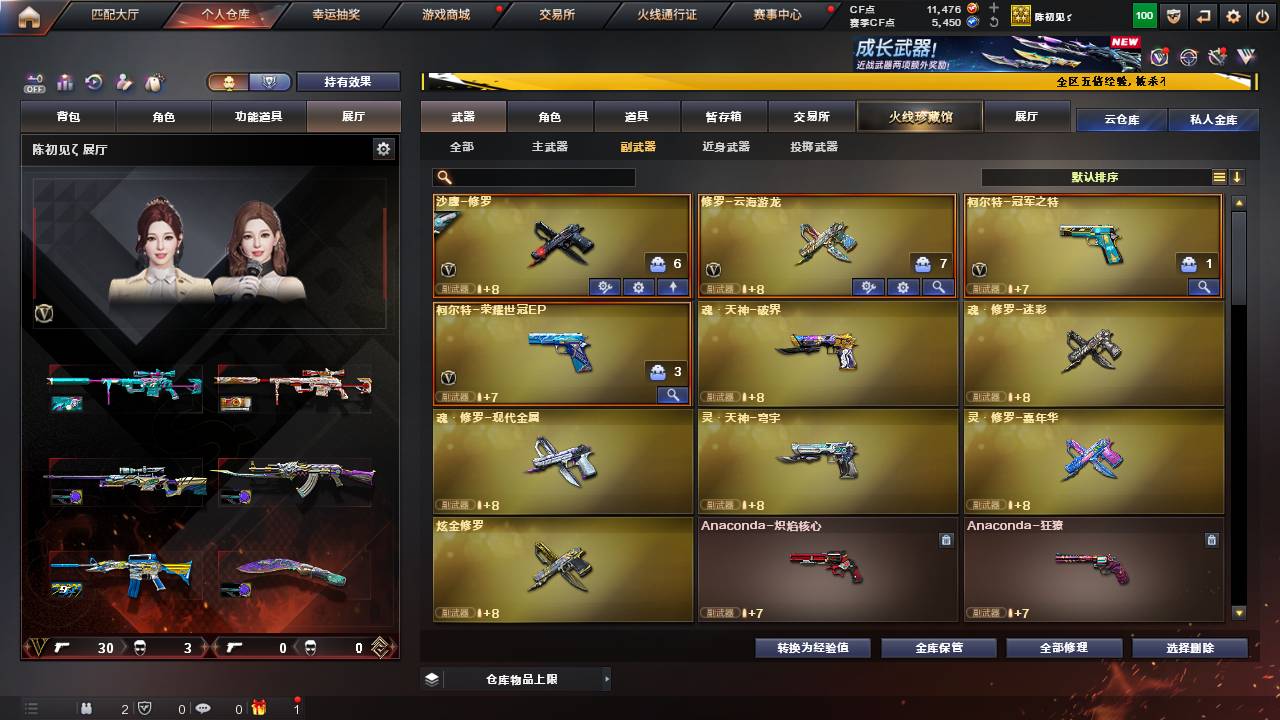Click the list sort icon beside 默认排序
The height and width of the screenshot is (720, 1280).
point(1219,177)
